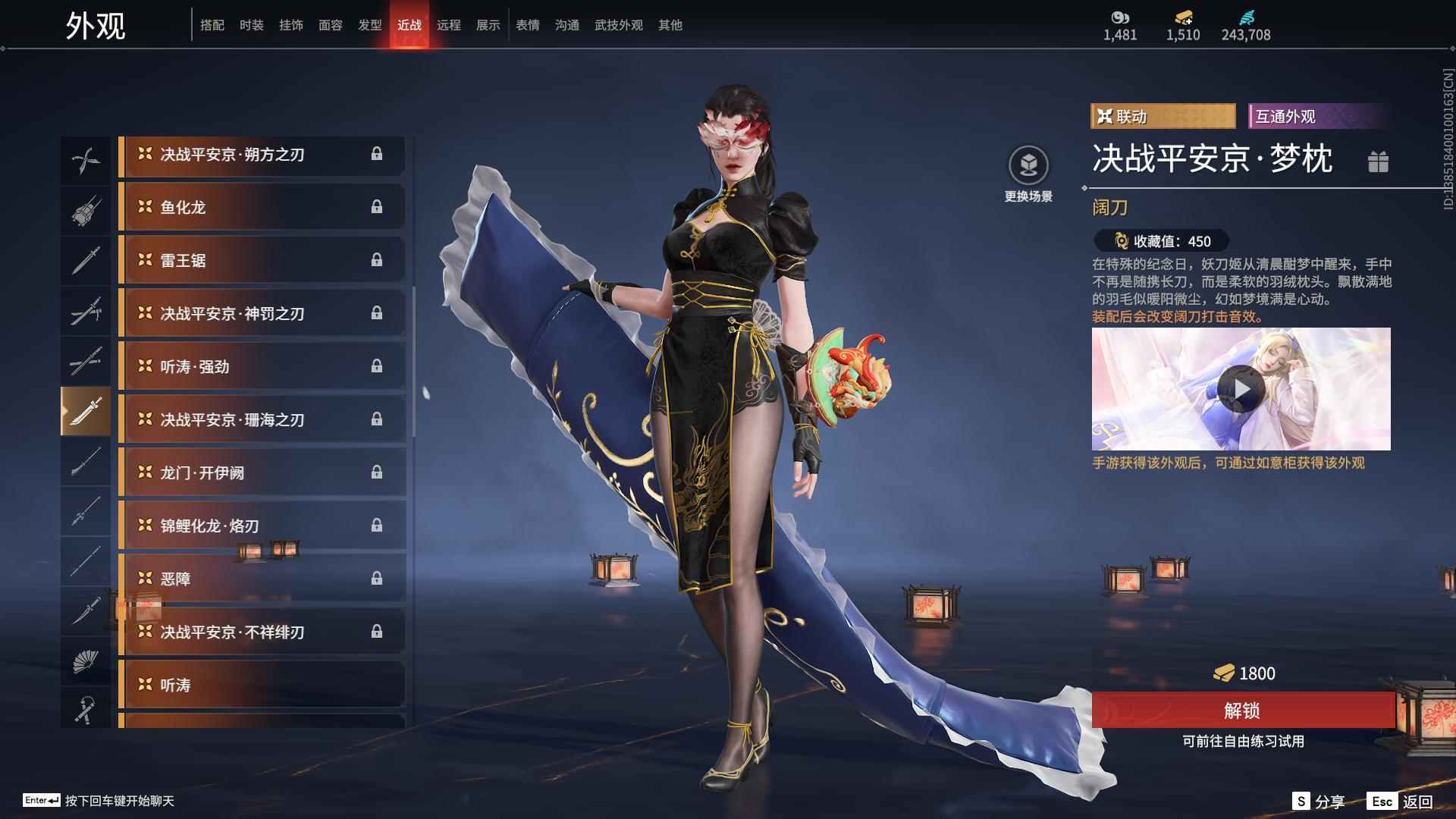Image resolution: width=1456 pixels, height=819 pixels.
Task: Switch to the 远程 weapons tab
Action: pyautogui.click(x=449, y=24)
